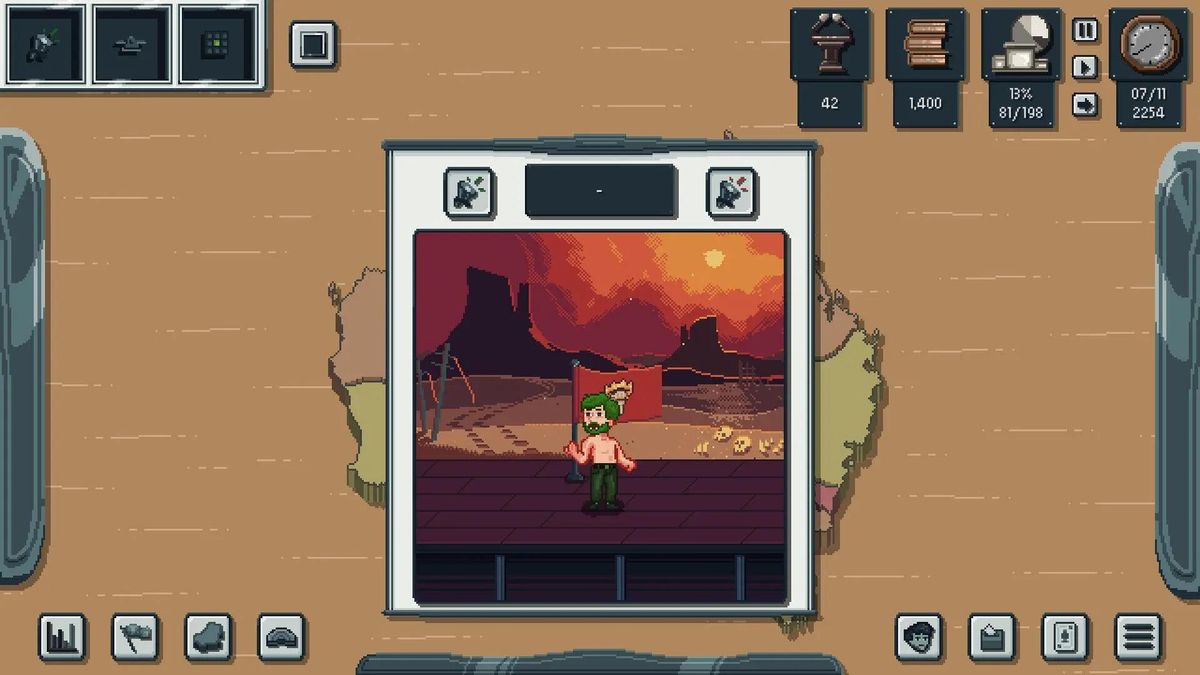The height and width of the screenshot is (675, 1200).
Task: Open the pie chart poll panel
Action: [1020, 45]
